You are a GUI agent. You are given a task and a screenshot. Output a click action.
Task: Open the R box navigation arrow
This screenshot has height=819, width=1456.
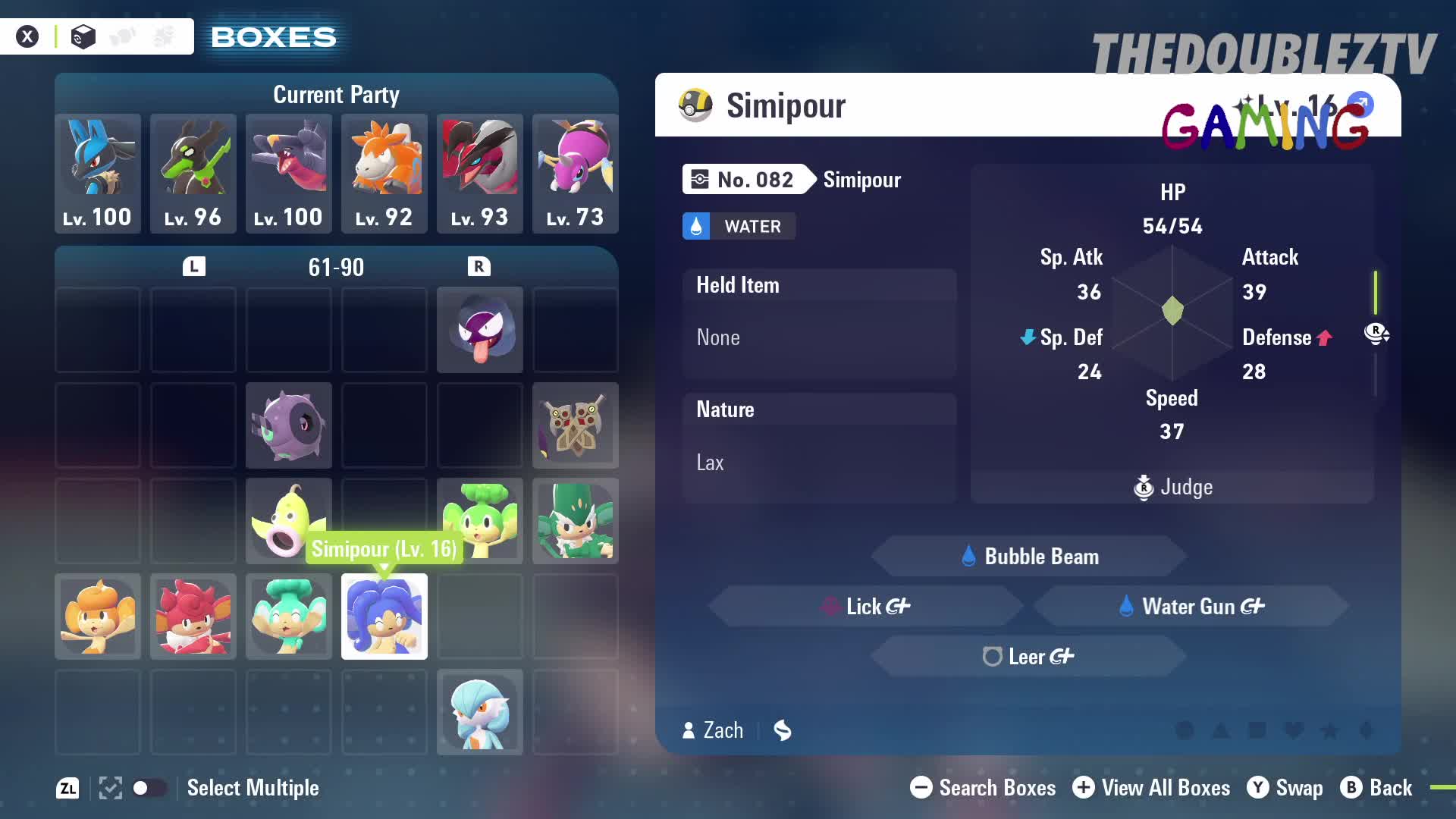[479, 266]
